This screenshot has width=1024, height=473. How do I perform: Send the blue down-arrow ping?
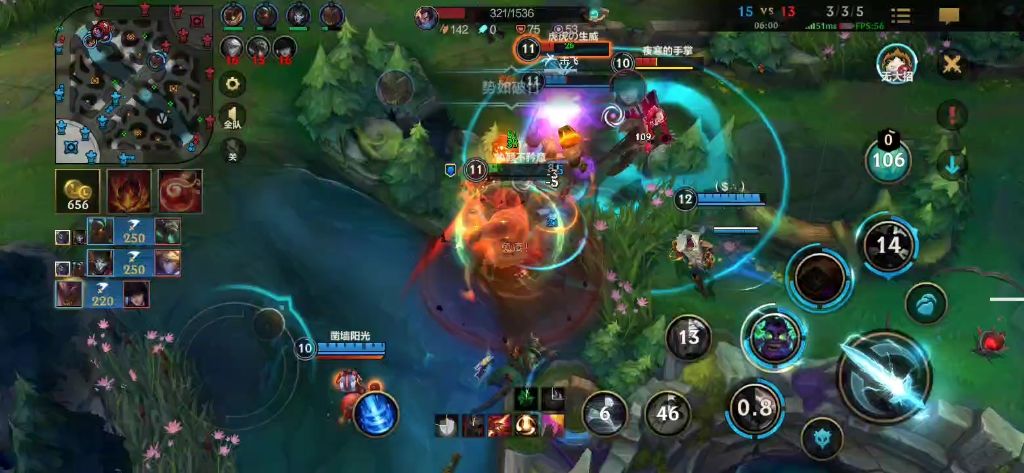pos(952,164)
